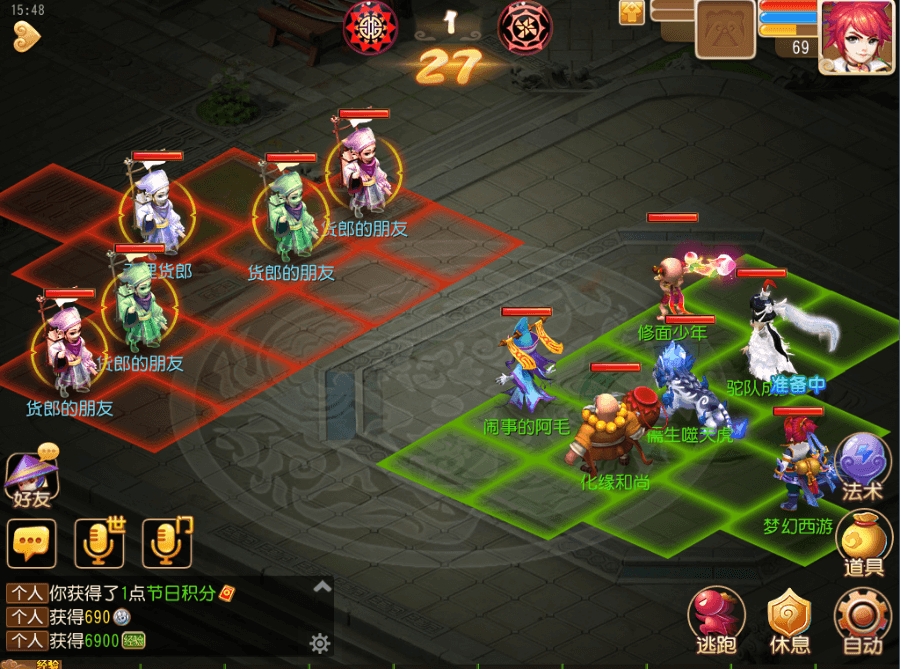
Task: Activate the 世 world voice microphone
Action: click(99, 543)
